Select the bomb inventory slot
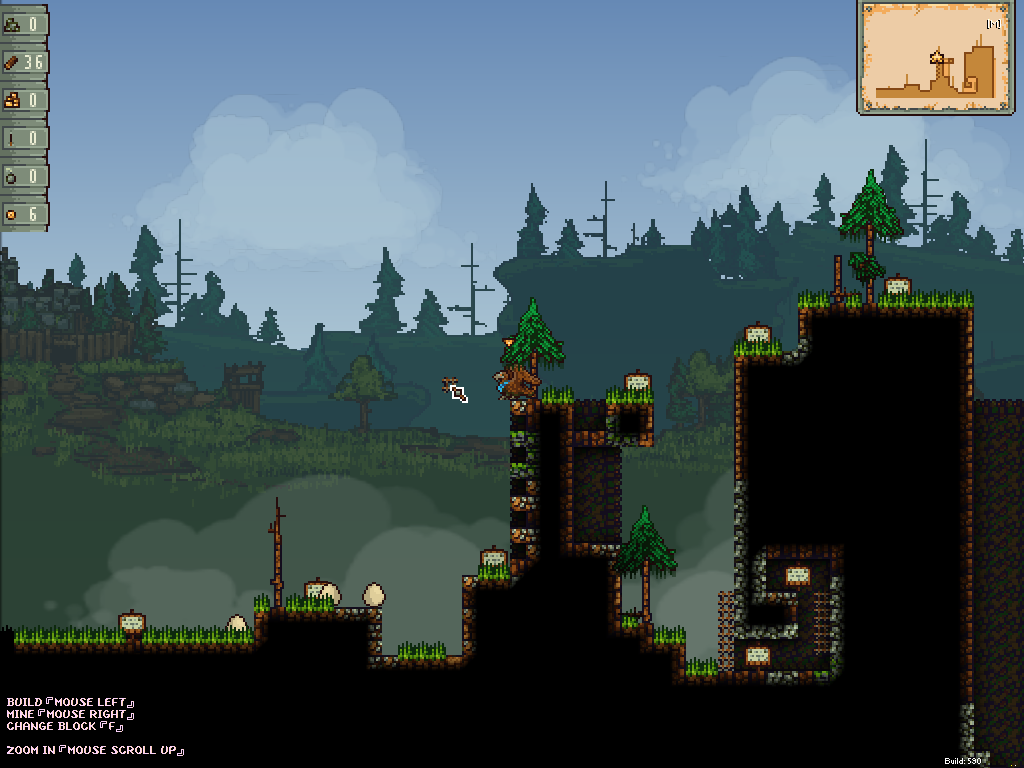Image resolution: width=1024 pixels, height=768 pixels. (24, 176)
